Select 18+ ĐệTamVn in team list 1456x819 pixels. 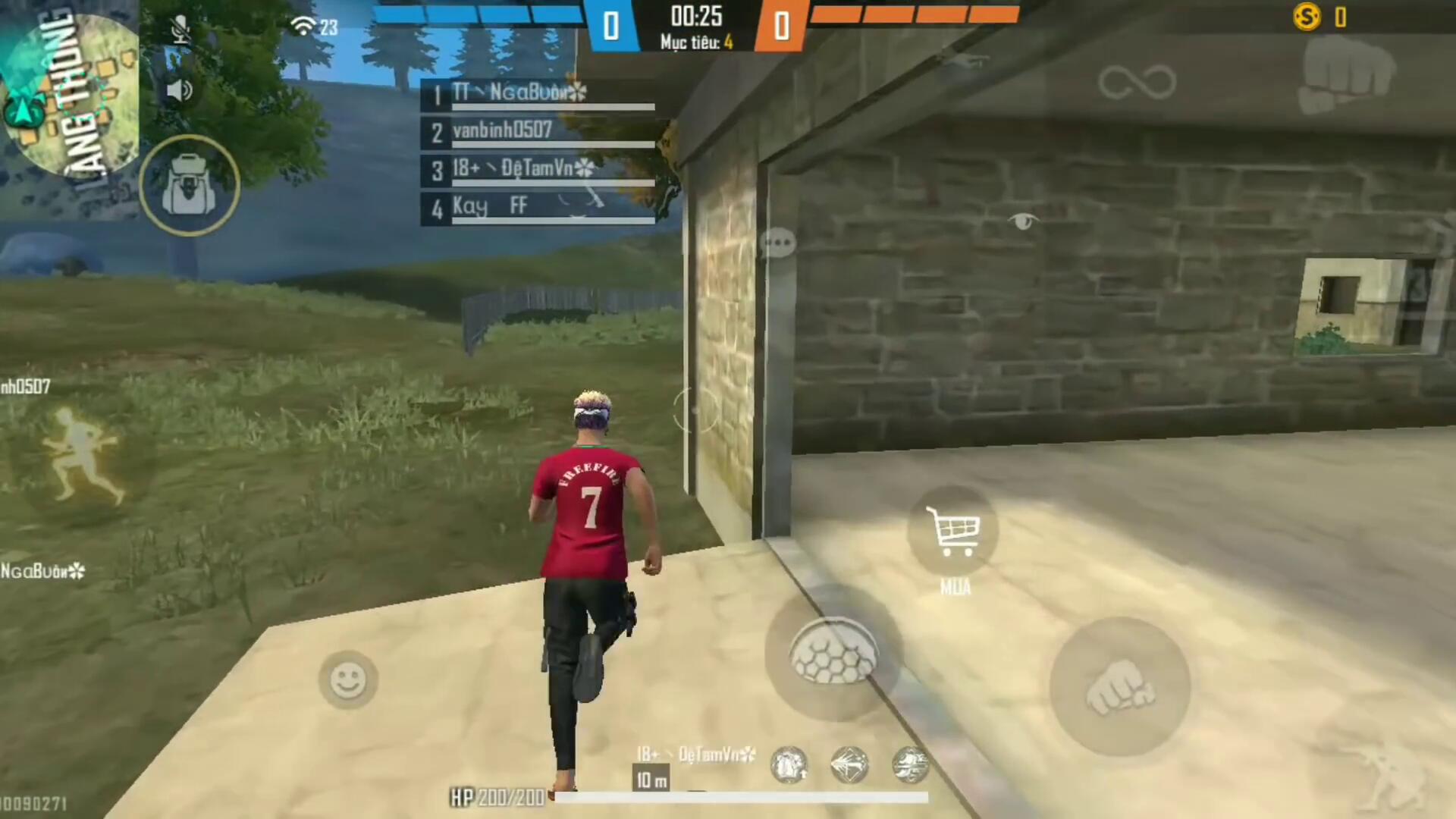[x=538, y=169]
